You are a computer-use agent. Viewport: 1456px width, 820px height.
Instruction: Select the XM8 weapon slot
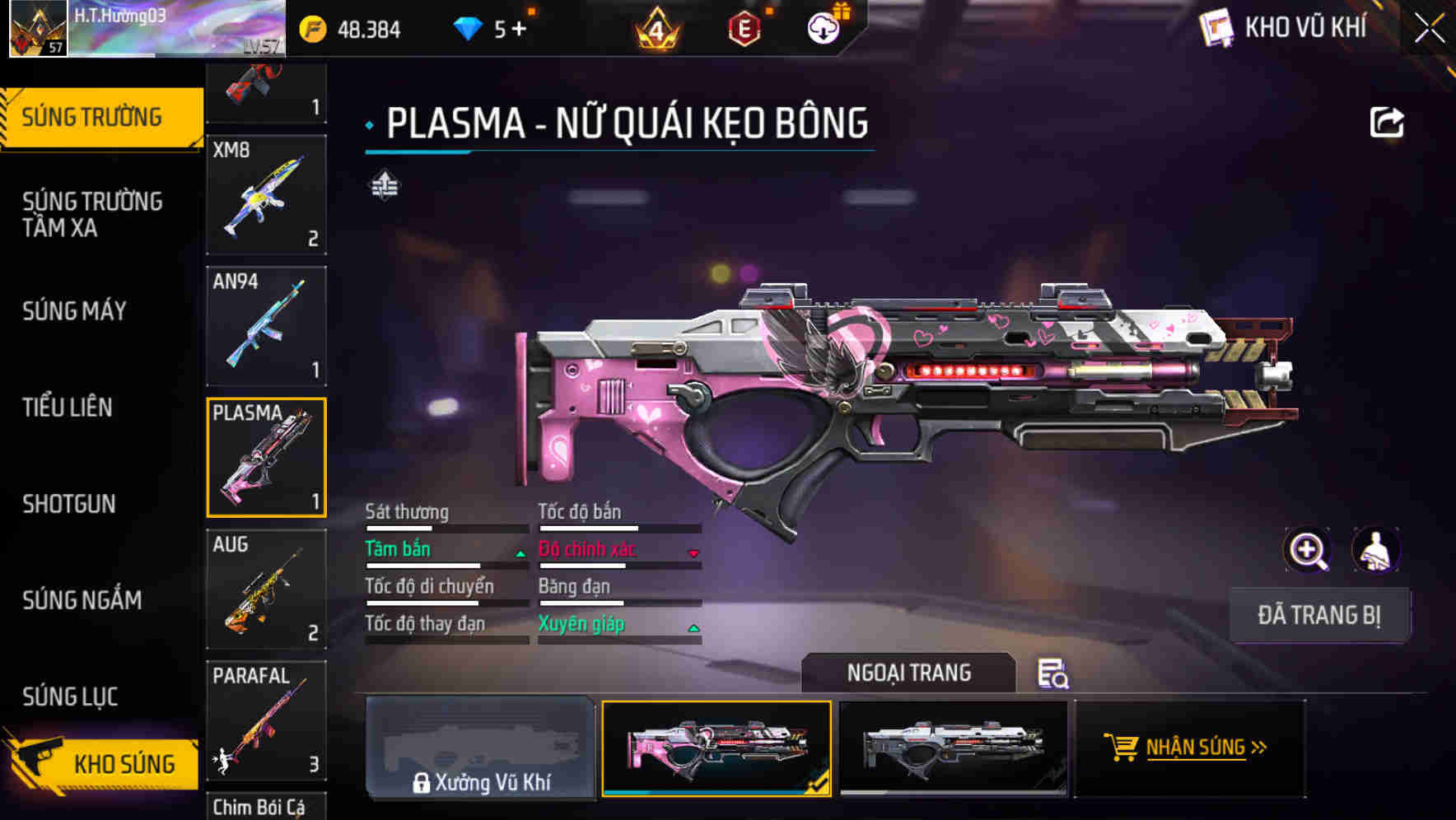(266, 195)
